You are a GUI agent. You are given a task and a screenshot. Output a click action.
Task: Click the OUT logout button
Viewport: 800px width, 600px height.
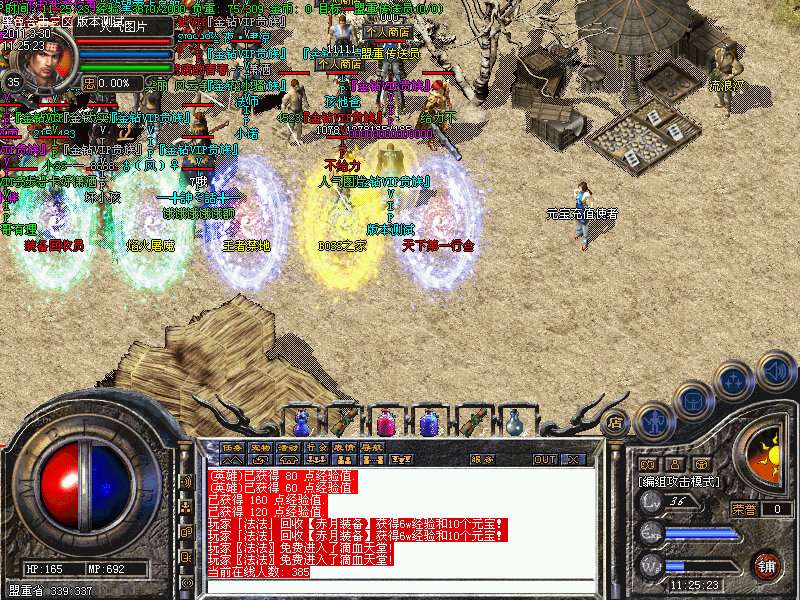point(544,460)
